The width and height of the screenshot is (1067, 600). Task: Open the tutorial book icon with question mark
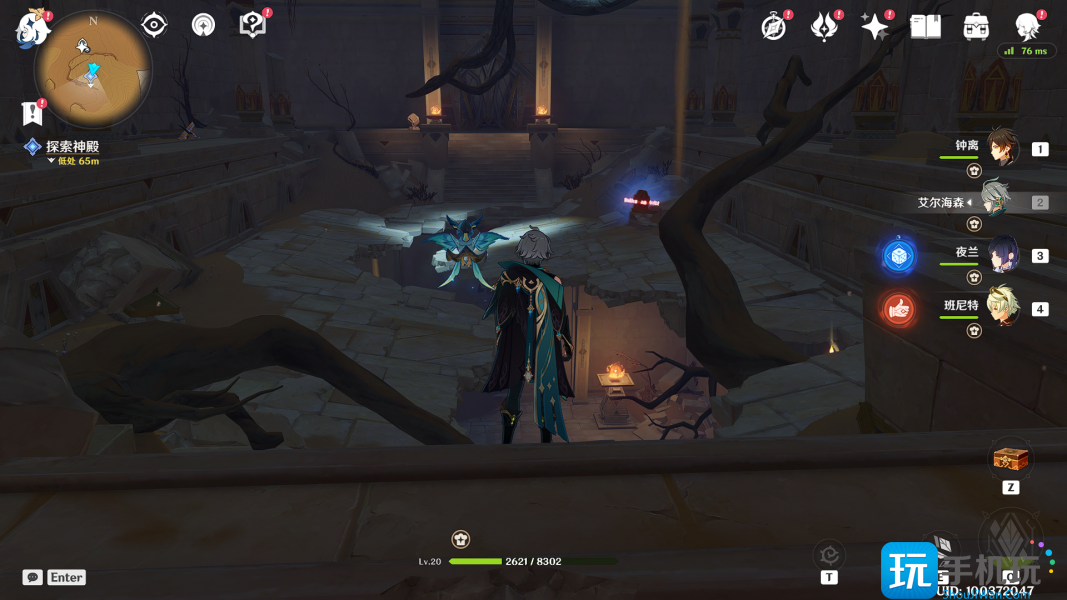click(253, 25)
